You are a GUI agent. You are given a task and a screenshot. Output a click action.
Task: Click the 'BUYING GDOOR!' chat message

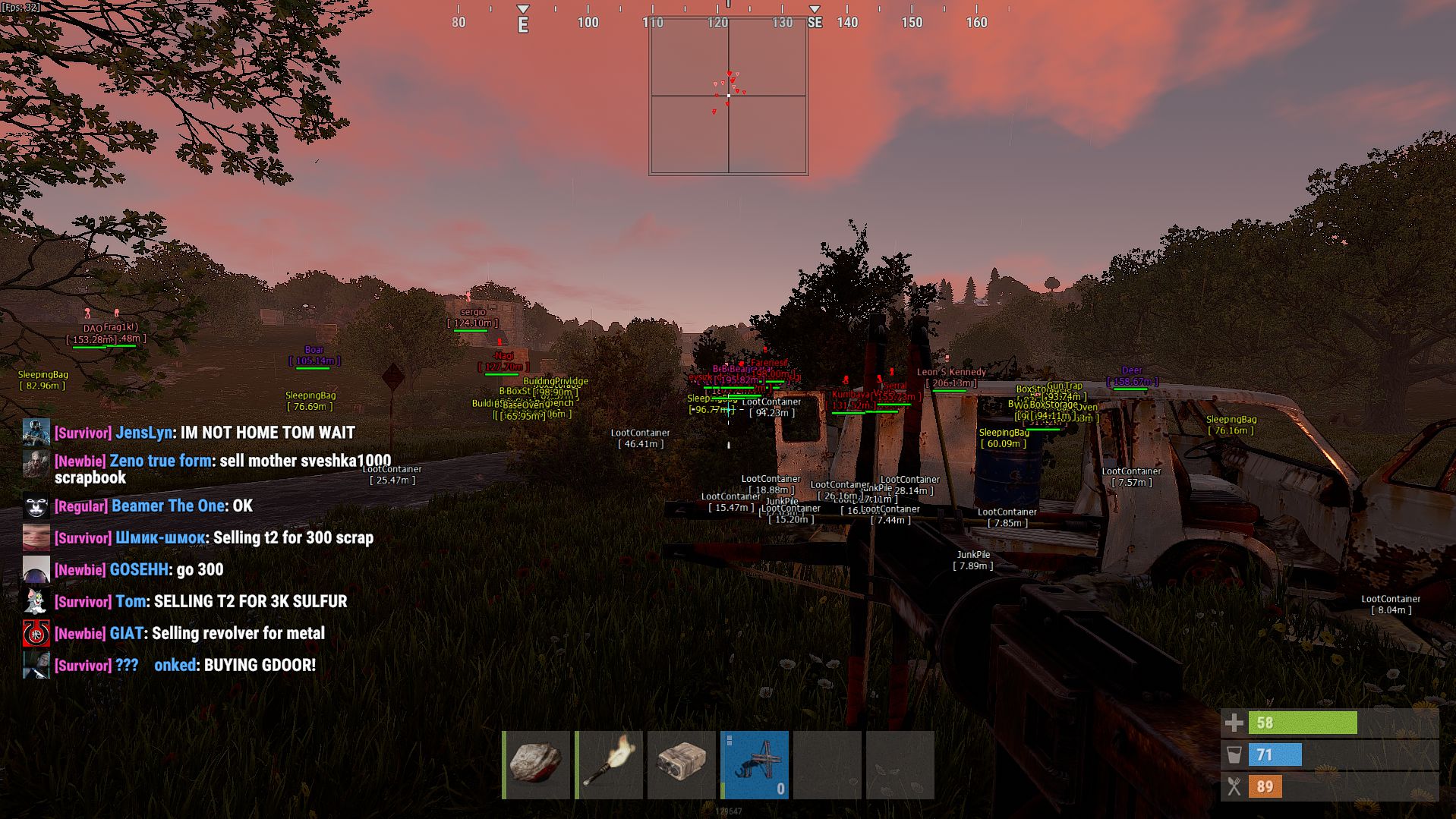pyautogui.click(x=260, y=666)
